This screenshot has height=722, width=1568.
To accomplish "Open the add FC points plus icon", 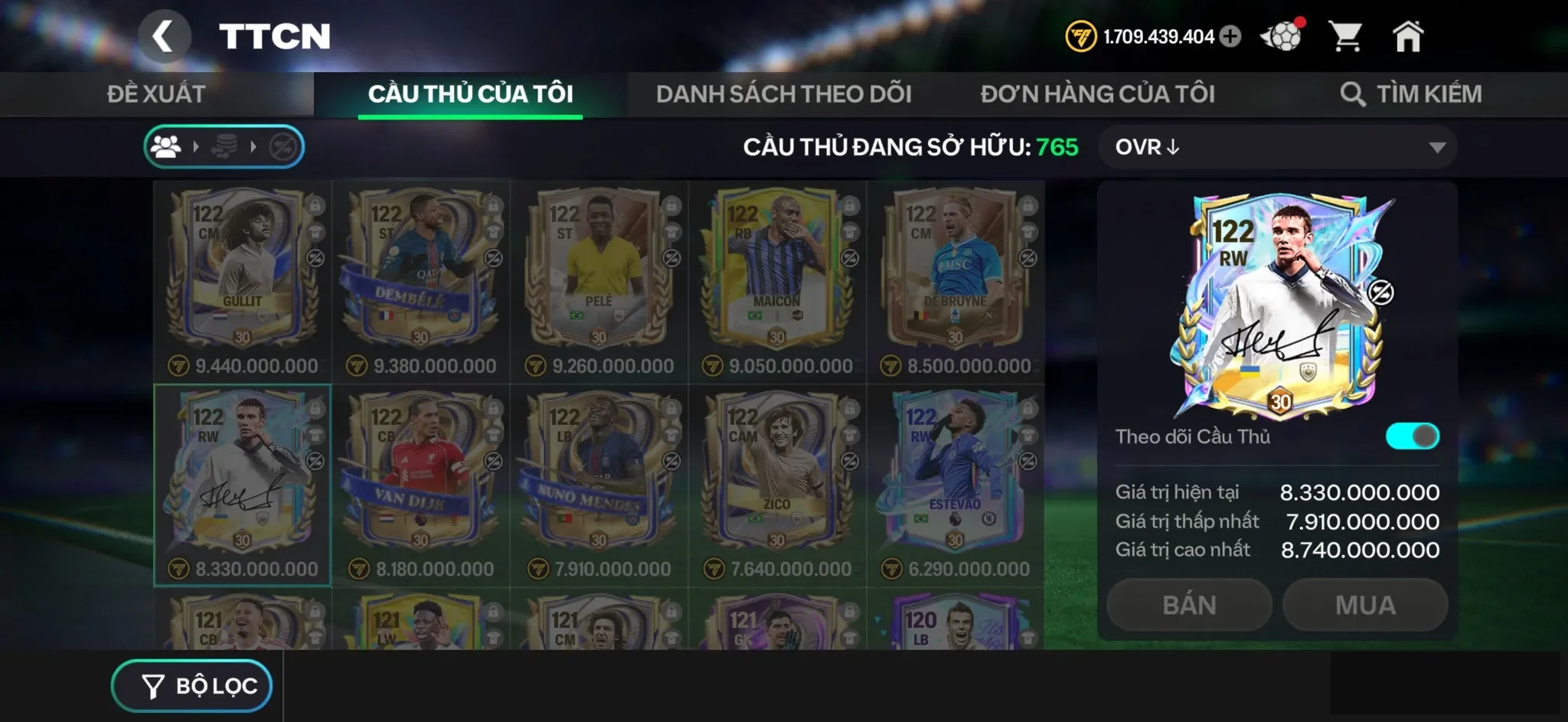I will 1232,35.
